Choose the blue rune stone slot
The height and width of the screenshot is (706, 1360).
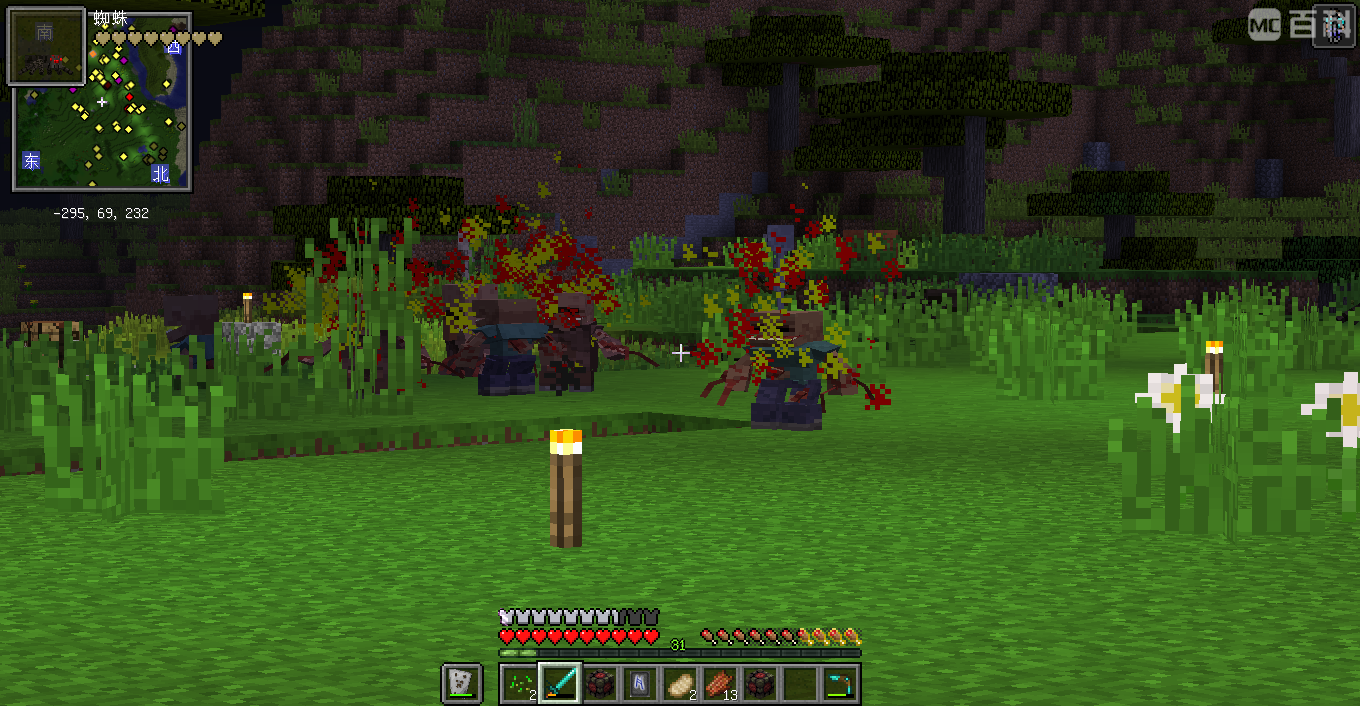[x=640, y=683]
